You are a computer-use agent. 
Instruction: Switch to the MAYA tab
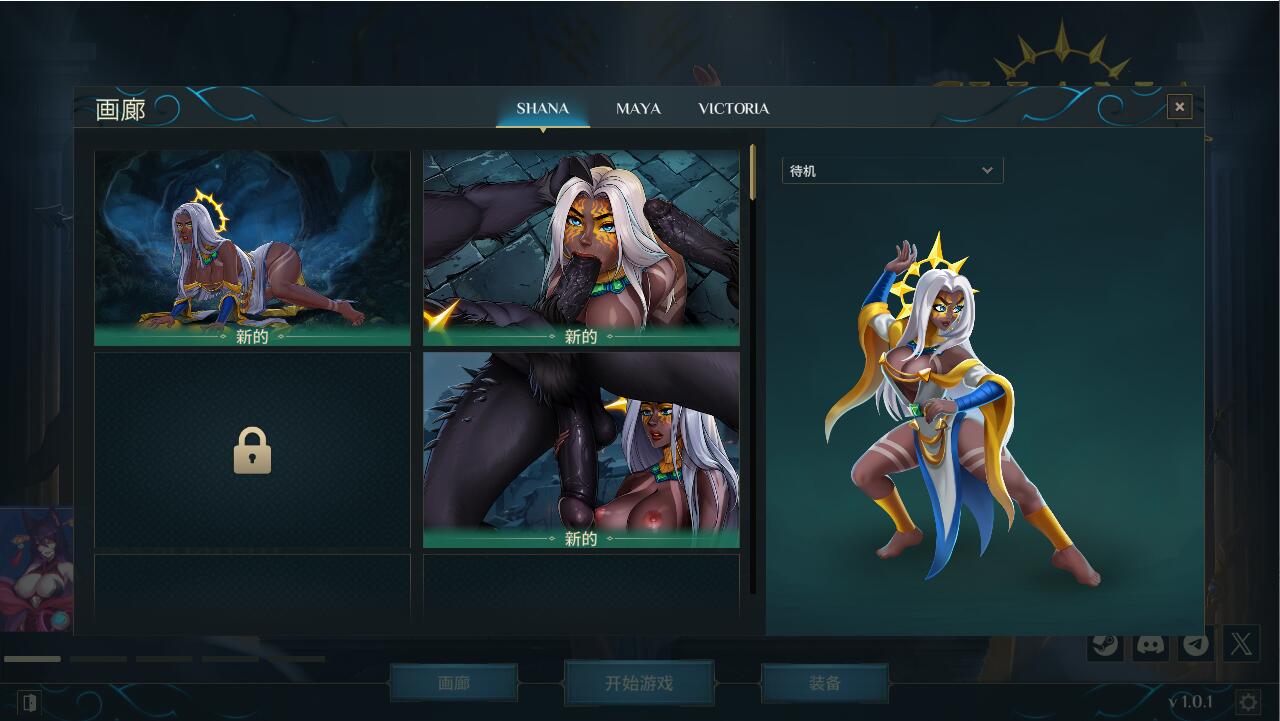click(x=638, y=108)
